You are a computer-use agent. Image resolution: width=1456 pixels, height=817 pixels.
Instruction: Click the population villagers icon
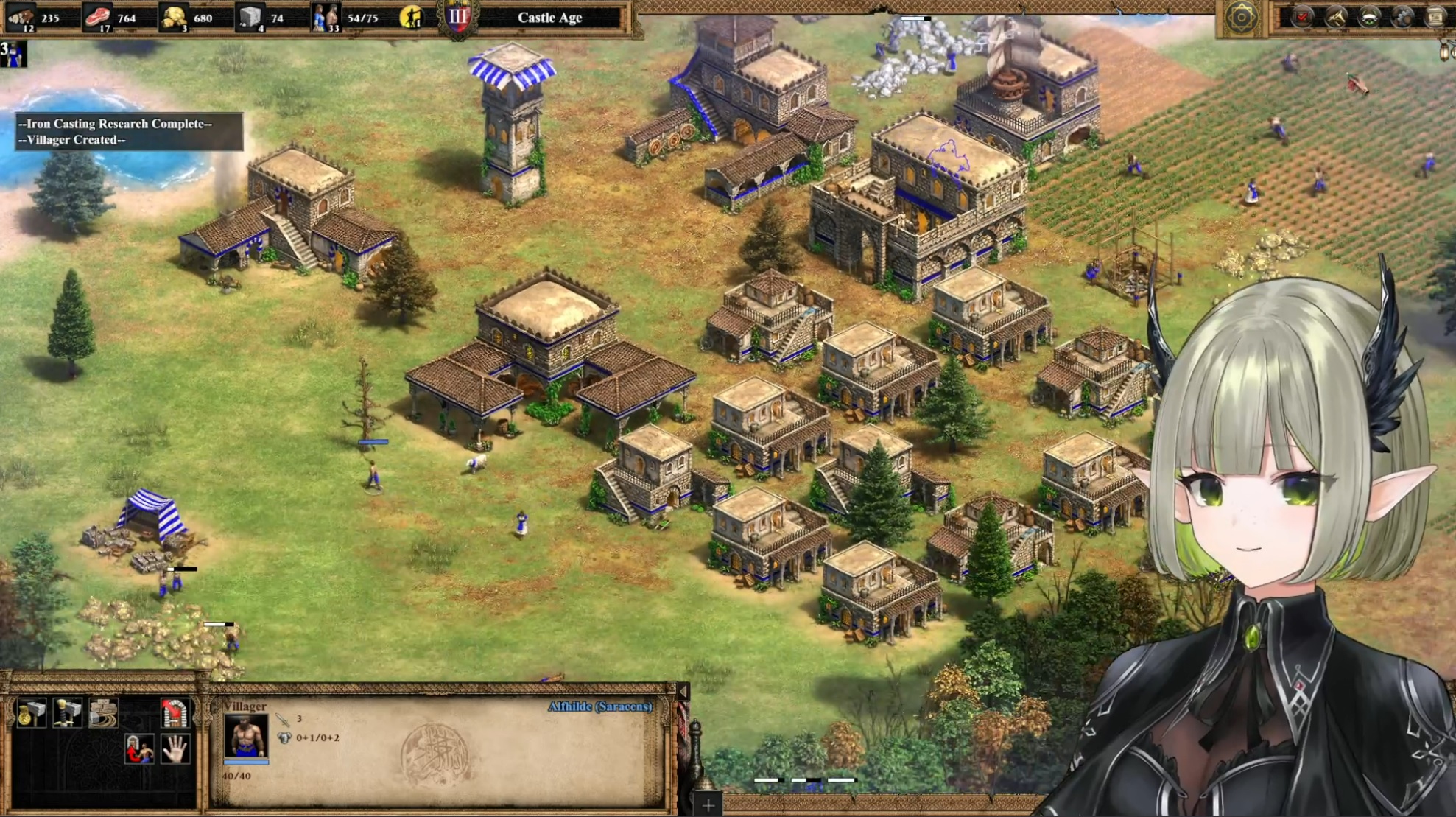click(326, 17)
